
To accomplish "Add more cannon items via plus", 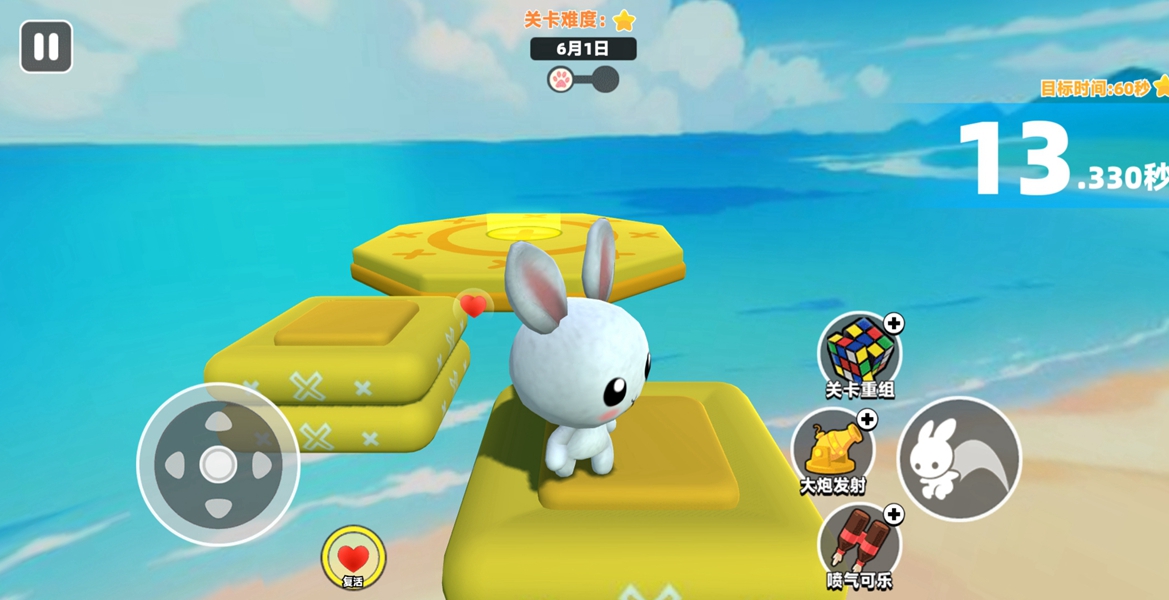I will pos(867,420).
